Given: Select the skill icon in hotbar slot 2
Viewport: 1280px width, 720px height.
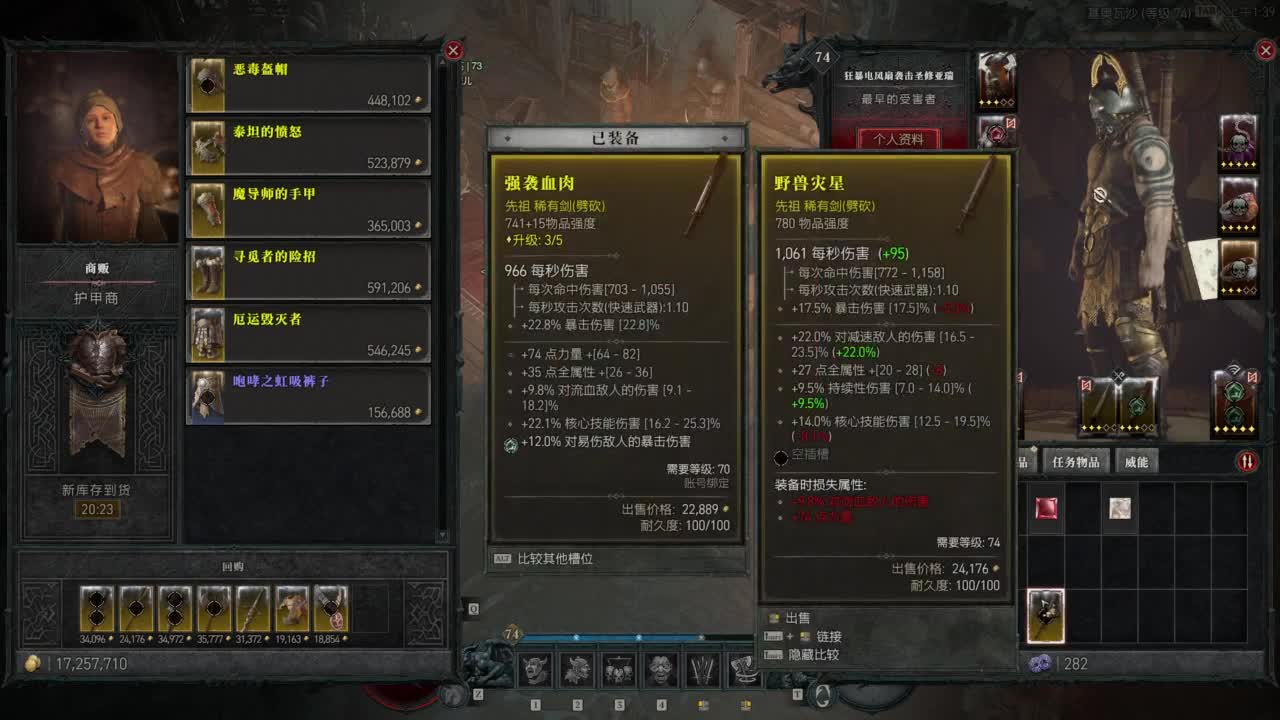Looking at the screenshot, I should pos(576,670).
